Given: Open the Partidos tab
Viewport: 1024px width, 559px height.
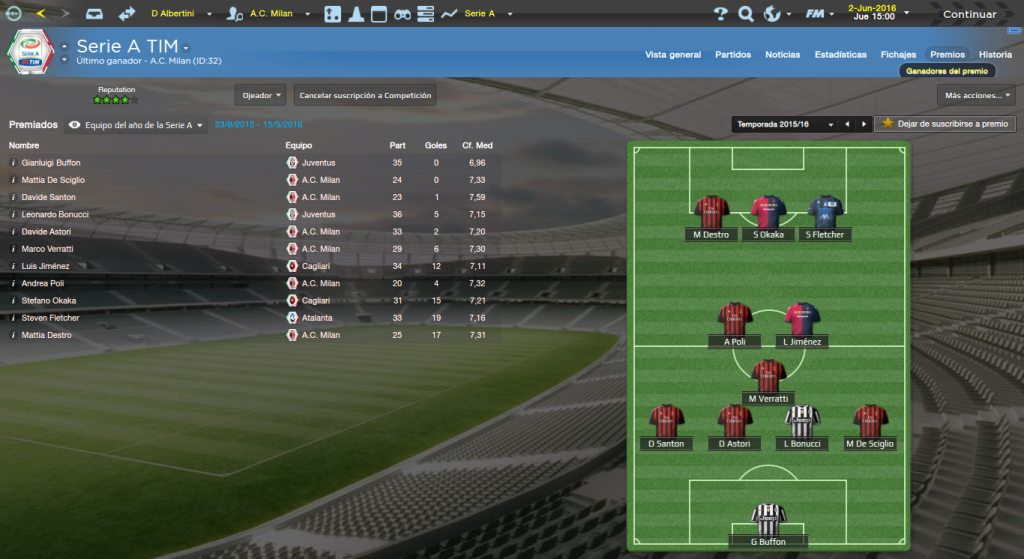Looking at the screenshot, I should coord(733,55).
